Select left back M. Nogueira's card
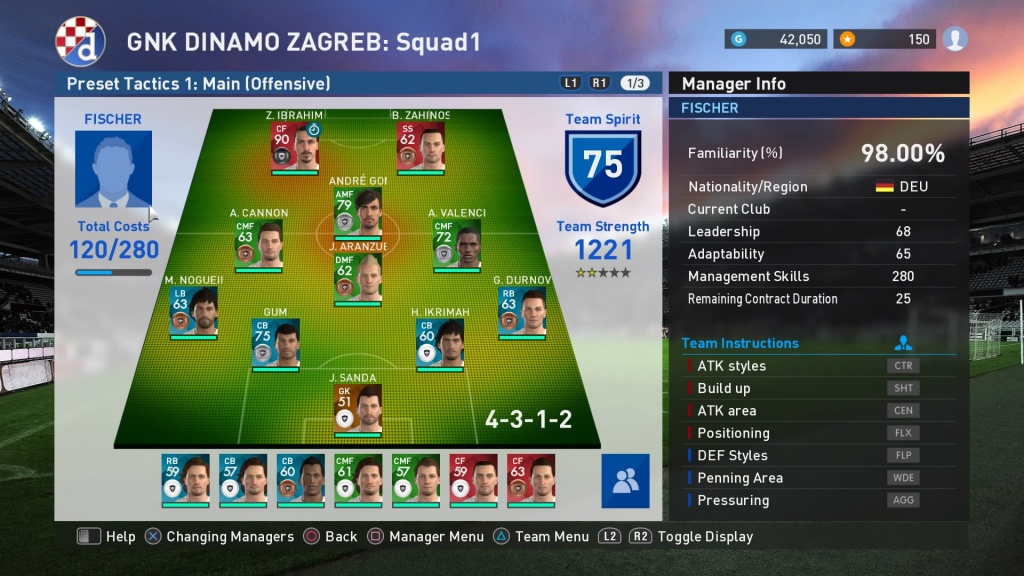Viewport: 1024px width, 576px height. click(193, 310)
